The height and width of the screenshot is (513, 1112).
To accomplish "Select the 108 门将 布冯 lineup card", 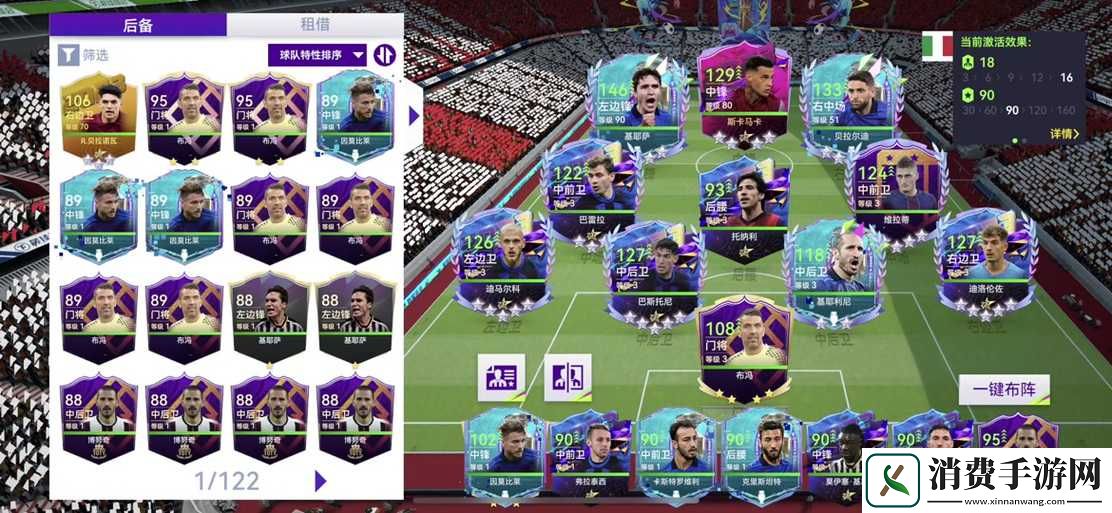I will coord(741,345).
